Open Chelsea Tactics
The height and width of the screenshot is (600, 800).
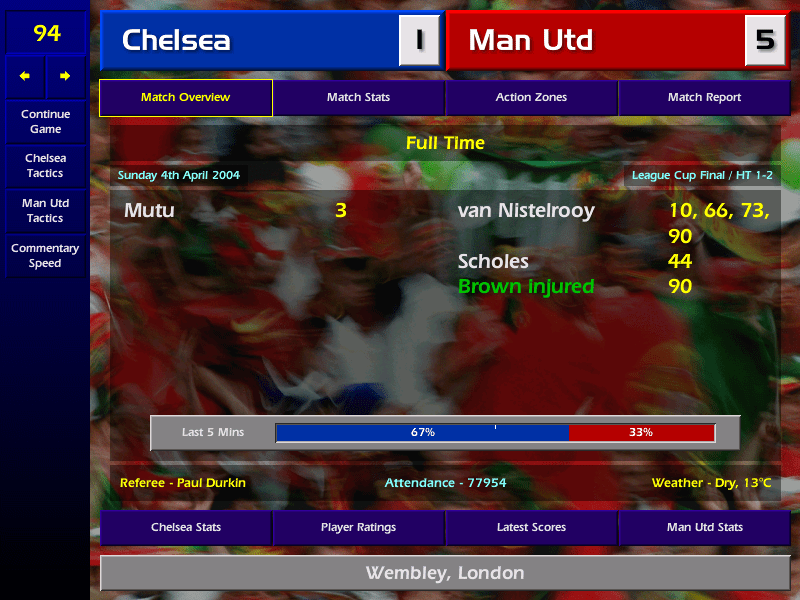coord(45,166)
